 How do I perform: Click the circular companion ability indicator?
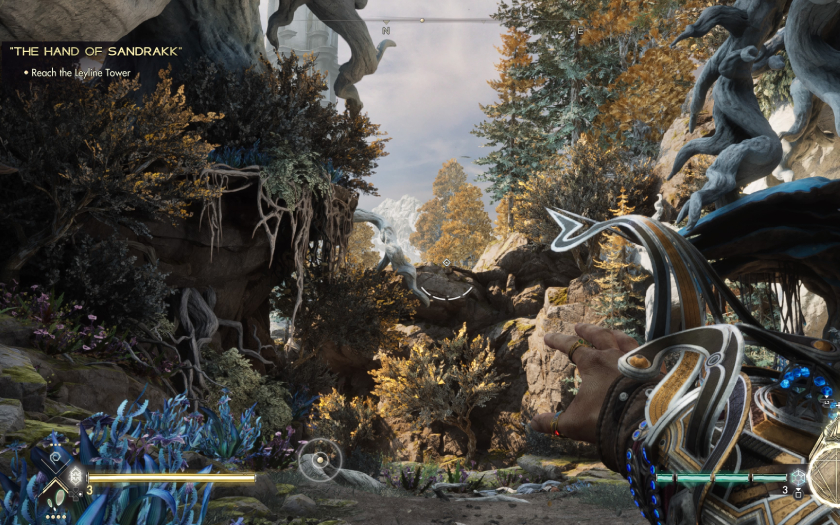[x=320, y=460]
